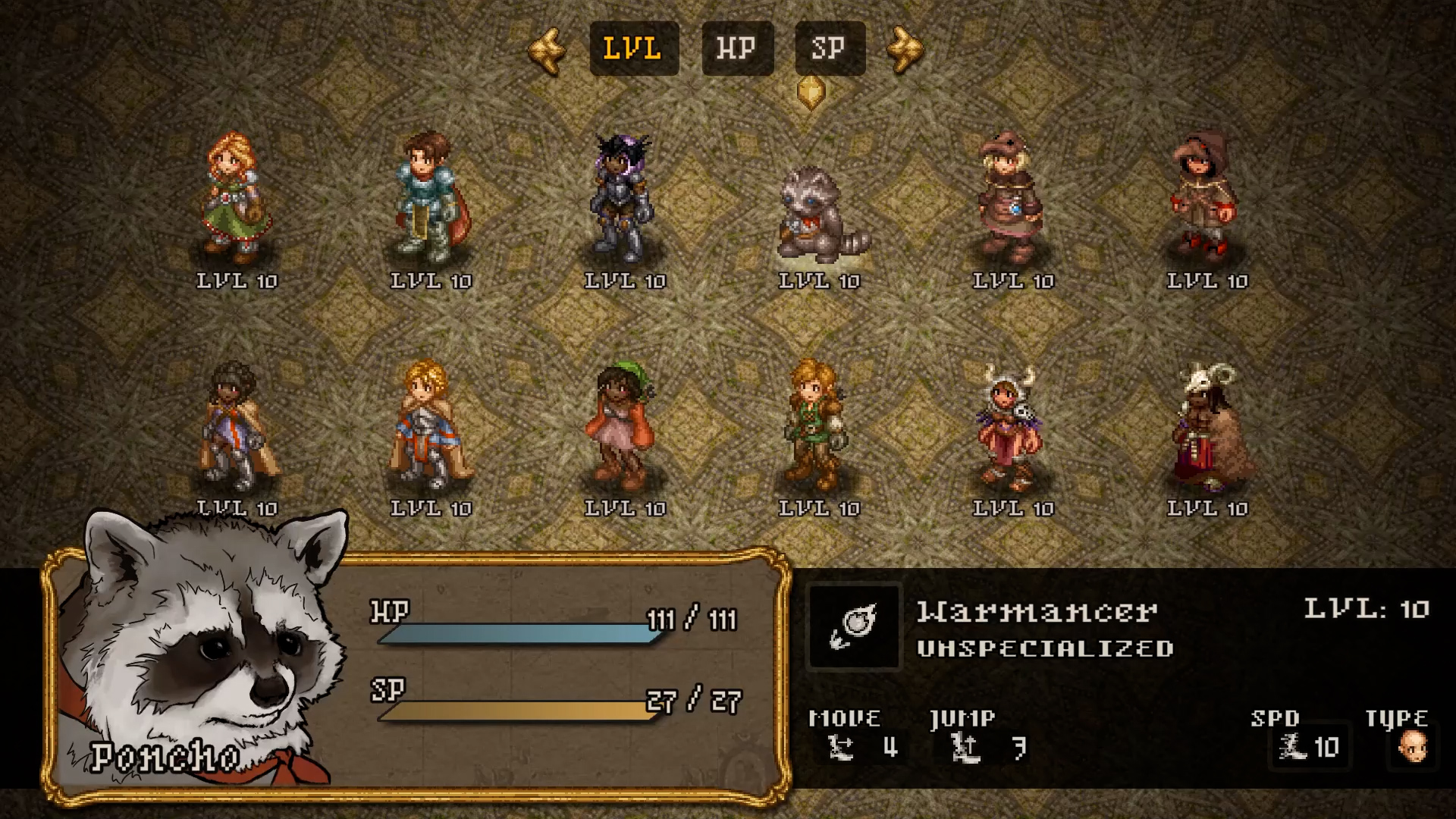Image resolution: width=1456 pixels, height=819 pixels.
Task: Switch to the SP sorting tab
Action: click(x=829, y=48)
